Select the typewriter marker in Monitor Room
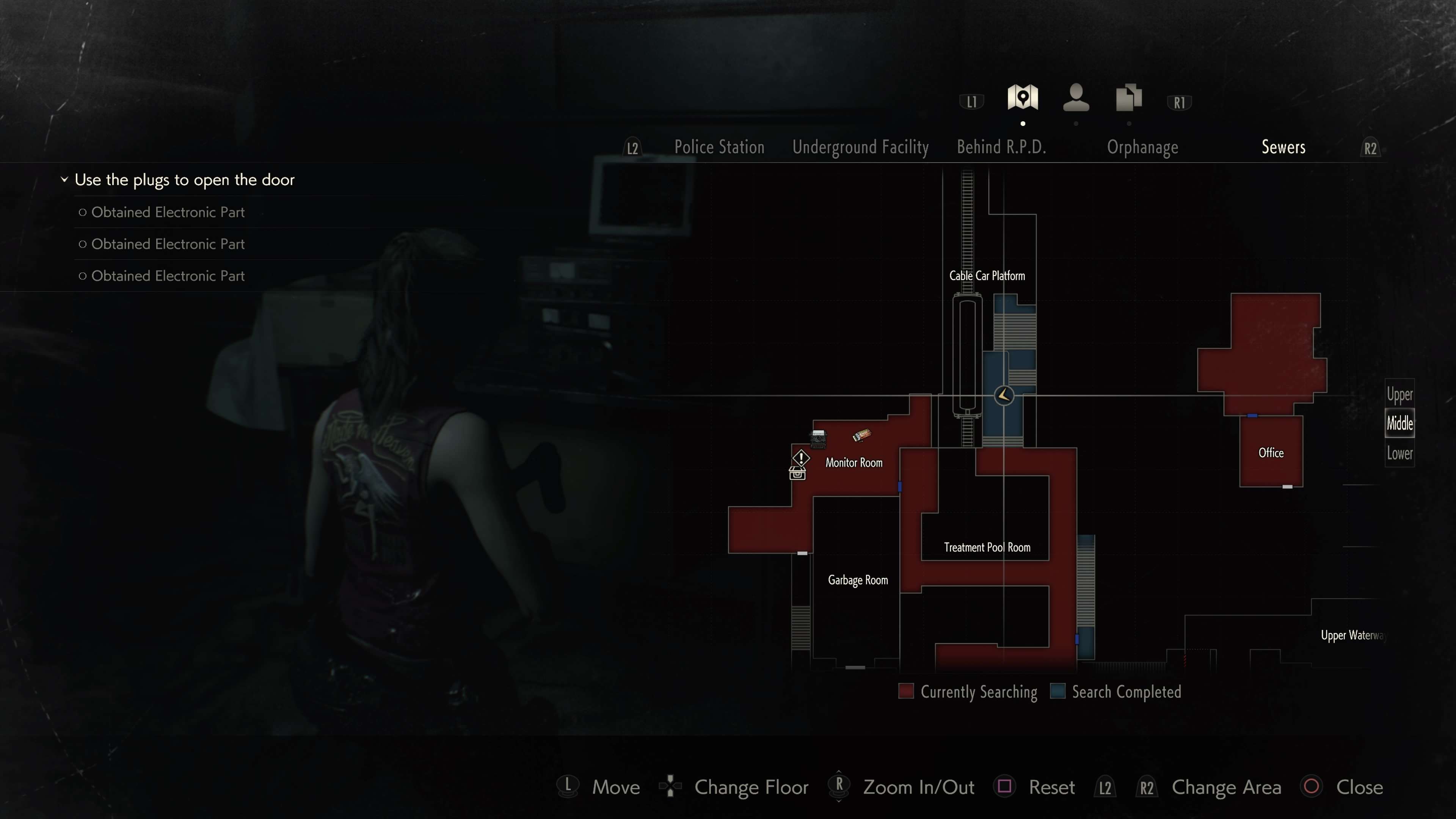Screen dimensions: 1456x819 tap(818, 438)
